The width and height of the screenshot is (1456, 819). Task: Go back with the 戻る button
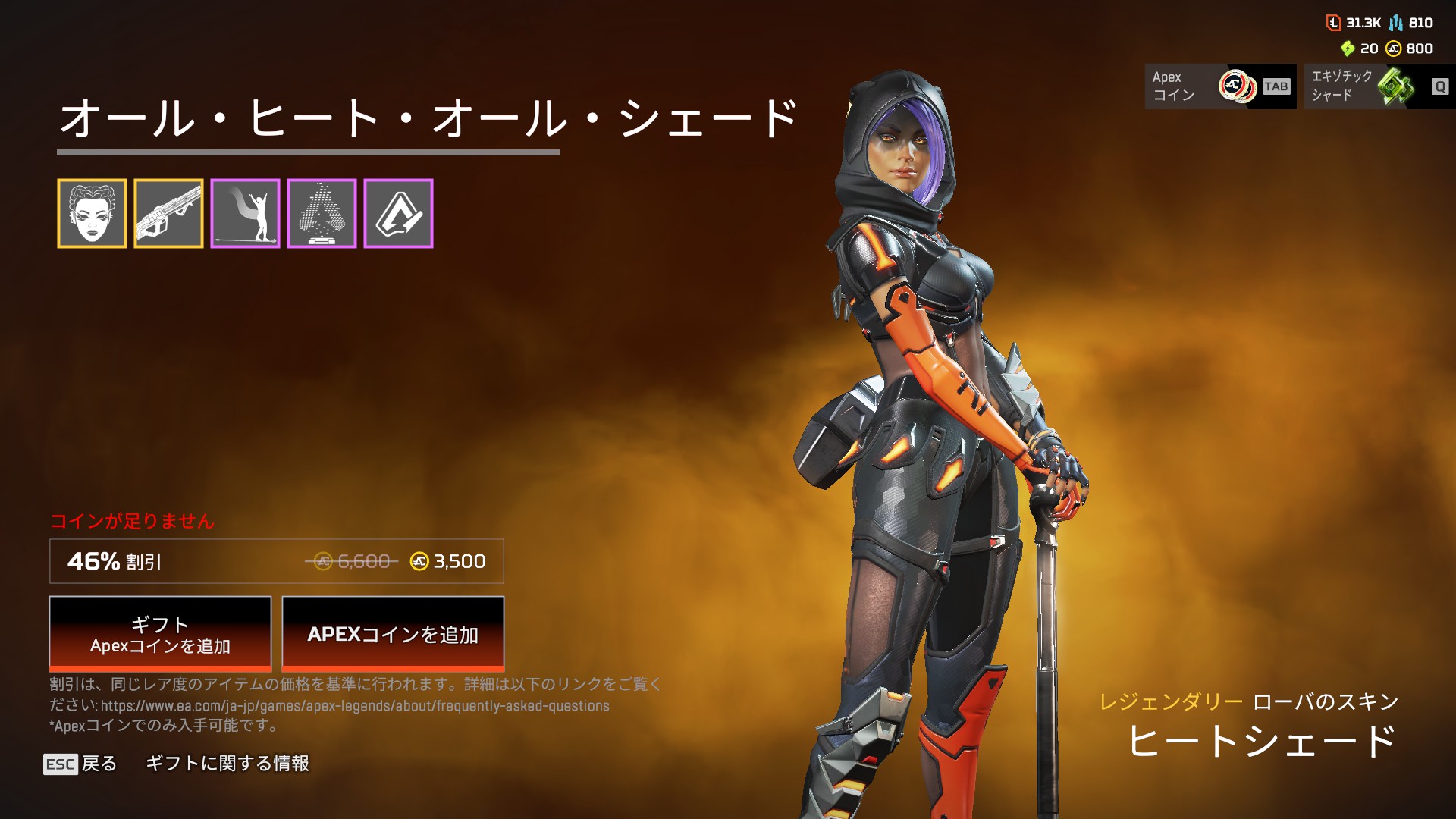tap(80, 764)
